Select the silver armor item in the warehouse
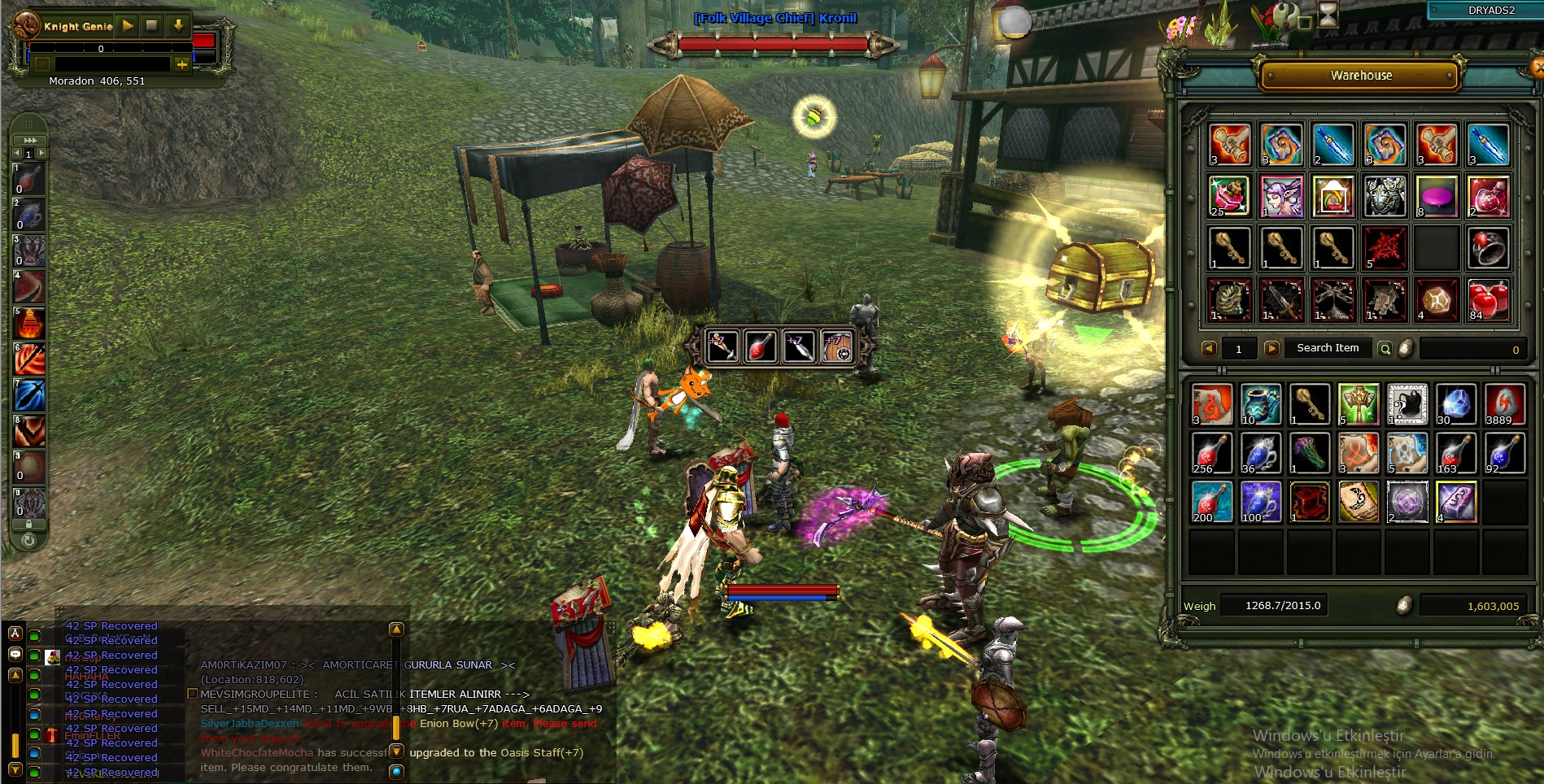Screen dimensions: 1544x784 click(x=1385, y=196)
